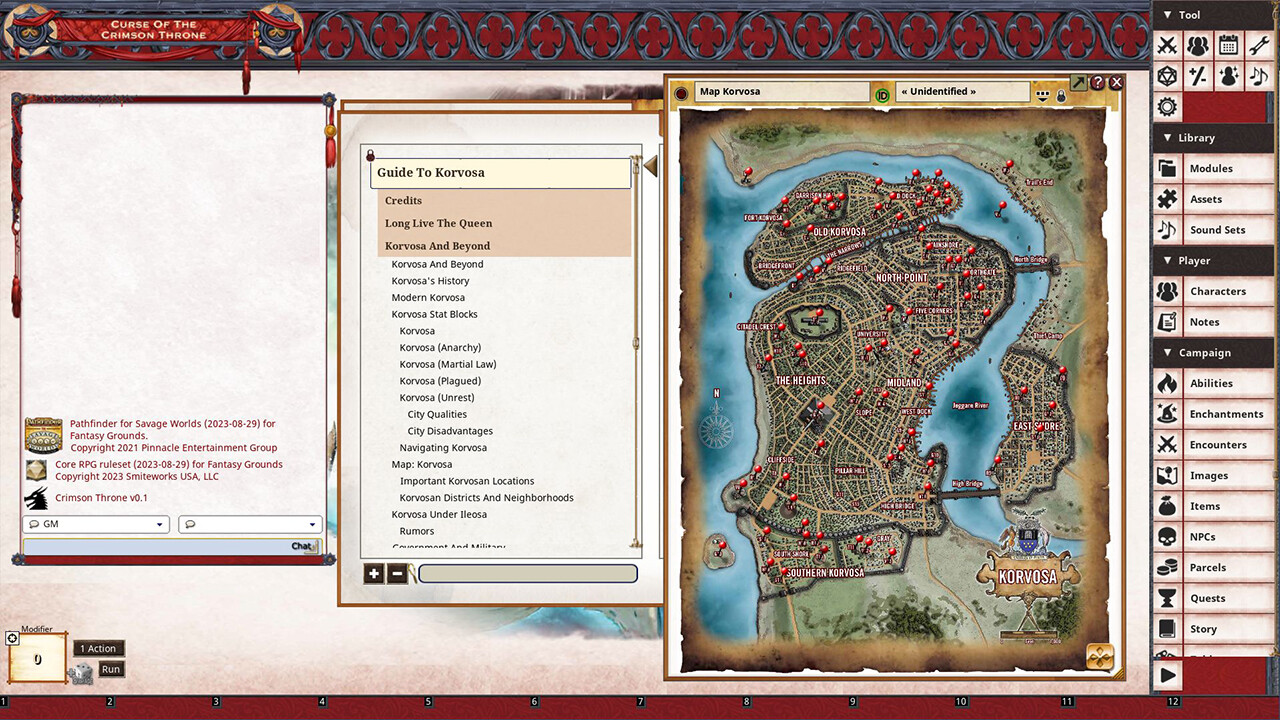Click inside the story search field
The height and width of the screenshot is (720, 1280).
click(x=528, y=573)
